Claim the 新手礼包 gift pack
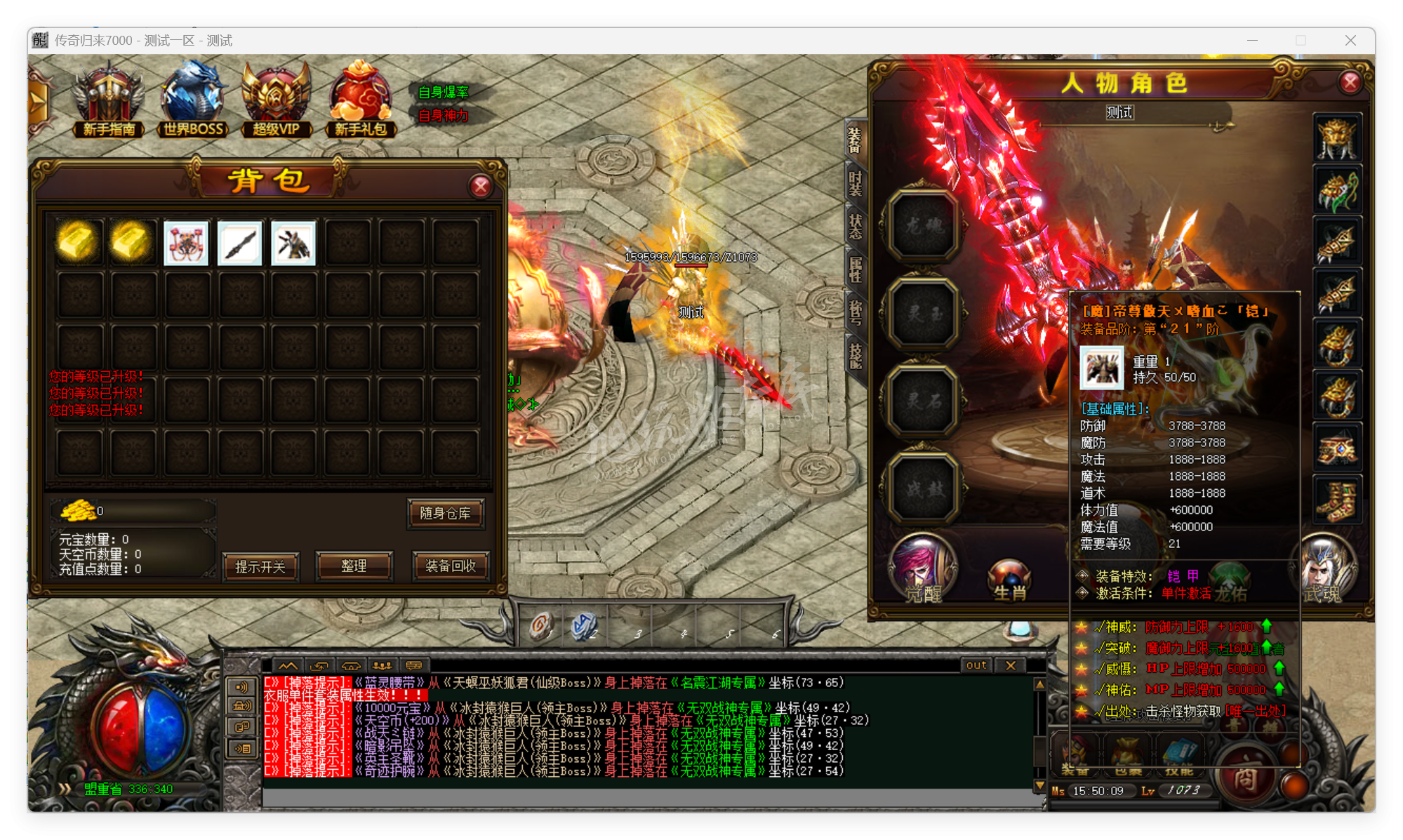Screen dimensions: 1403x840 click(361, 95)
